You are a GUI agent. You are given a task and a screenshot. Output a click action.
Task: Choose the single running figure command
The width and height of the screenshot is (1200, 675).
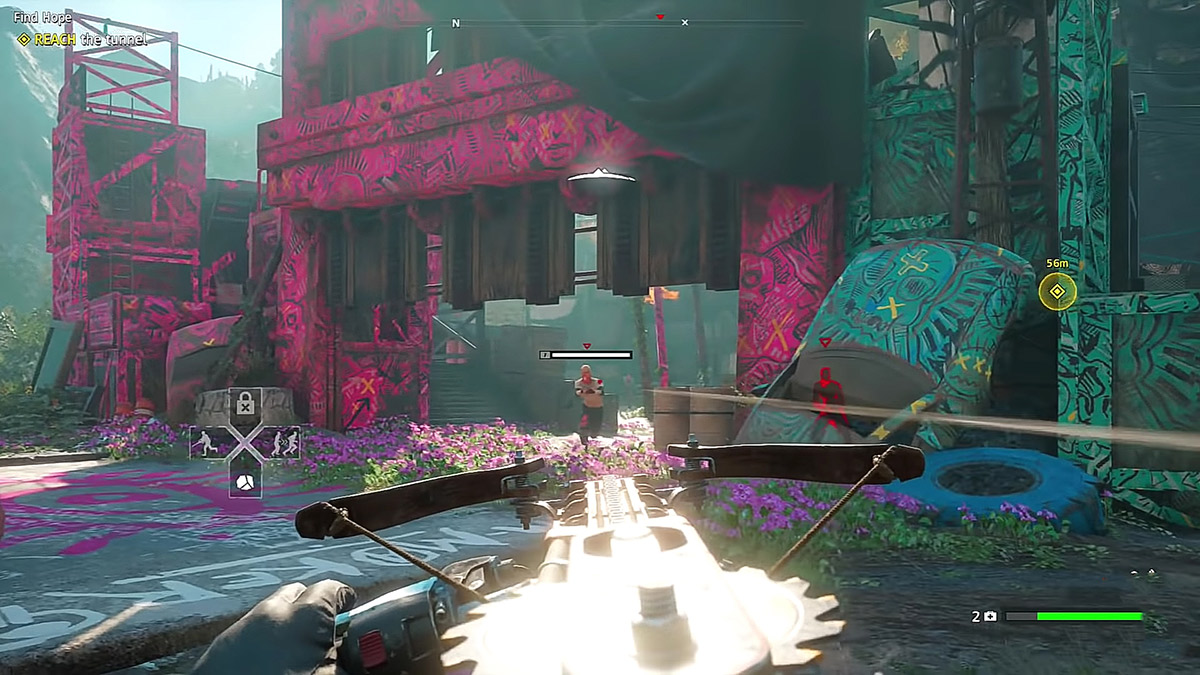coord(206,442)
